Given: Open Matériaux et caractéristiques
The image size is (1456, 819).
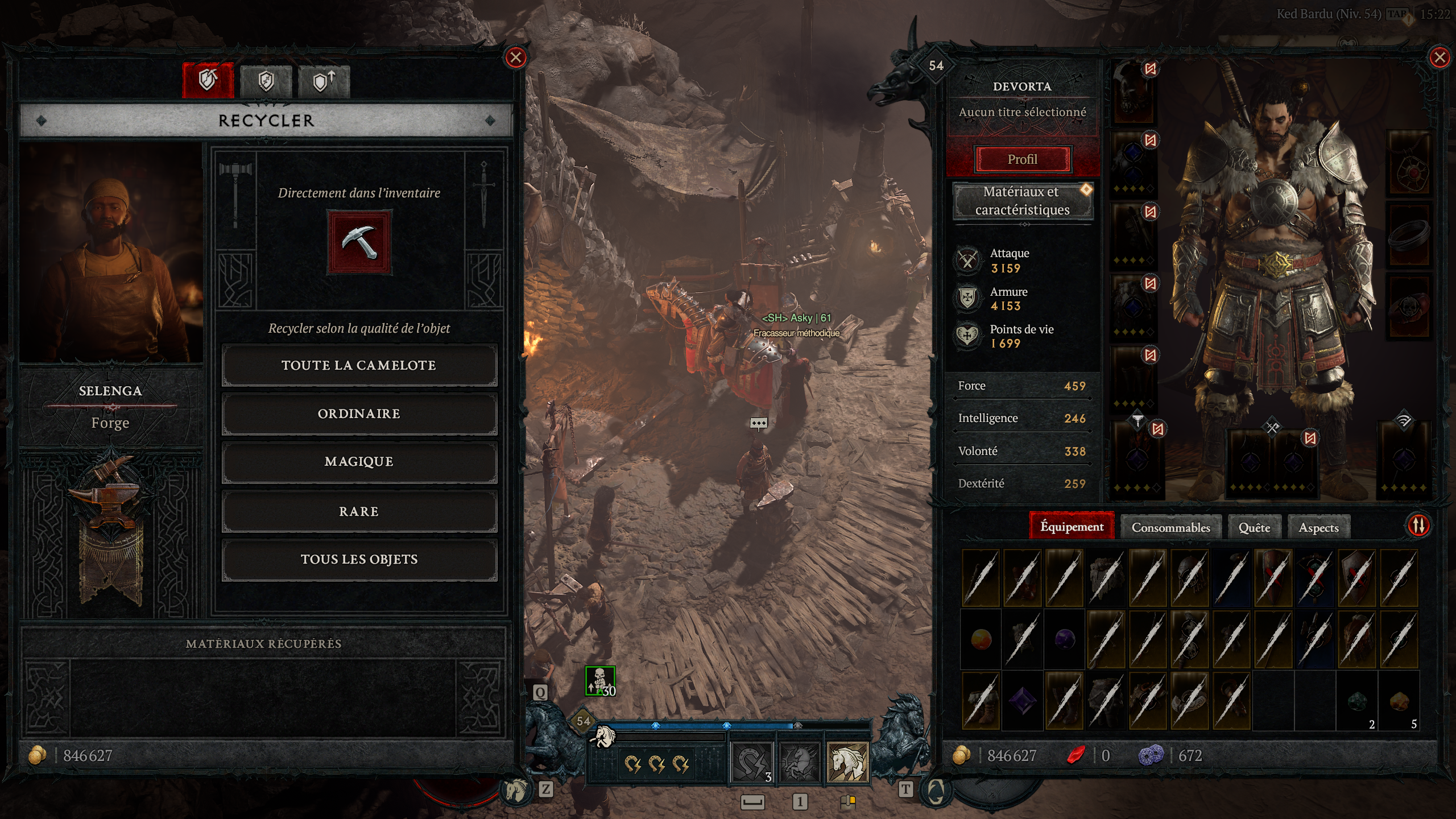Looking at the screenshot, I should click(1022, 201).
